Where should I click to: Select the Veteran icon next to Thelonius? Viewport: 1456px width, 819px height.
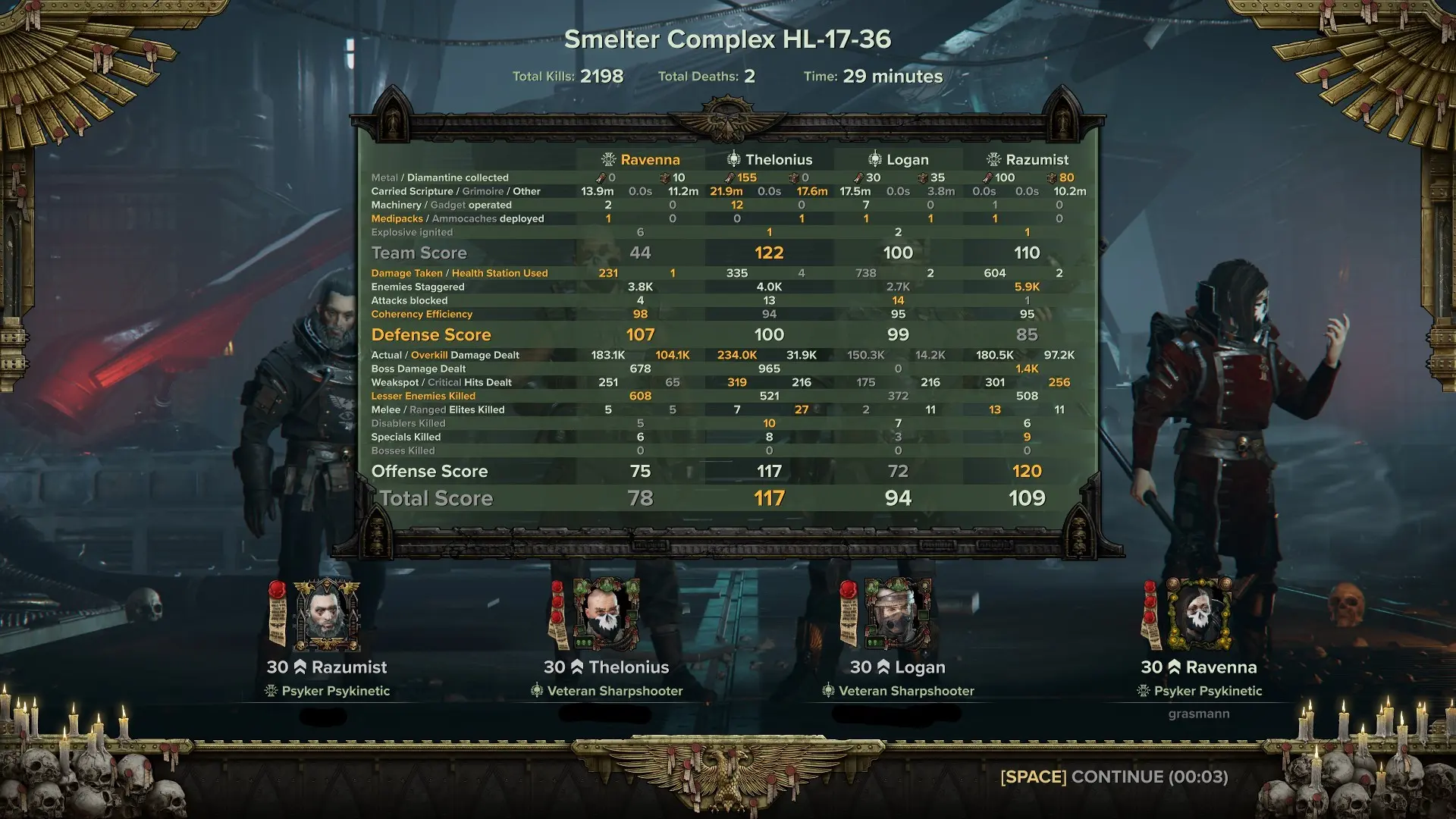(733, 159)
